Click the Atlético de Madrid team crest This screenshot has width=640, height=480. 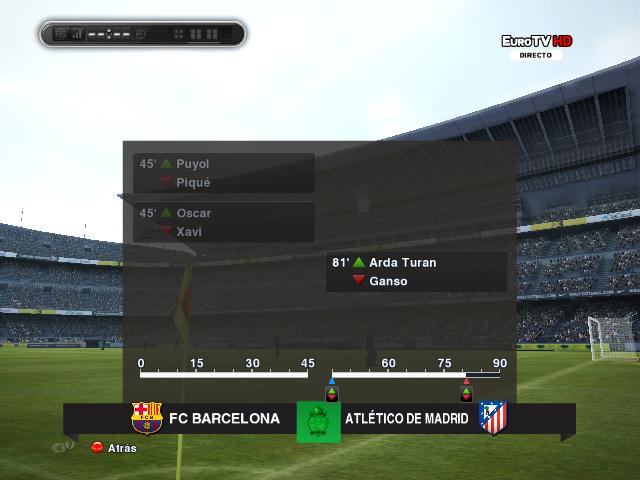(x=492, y=418)
